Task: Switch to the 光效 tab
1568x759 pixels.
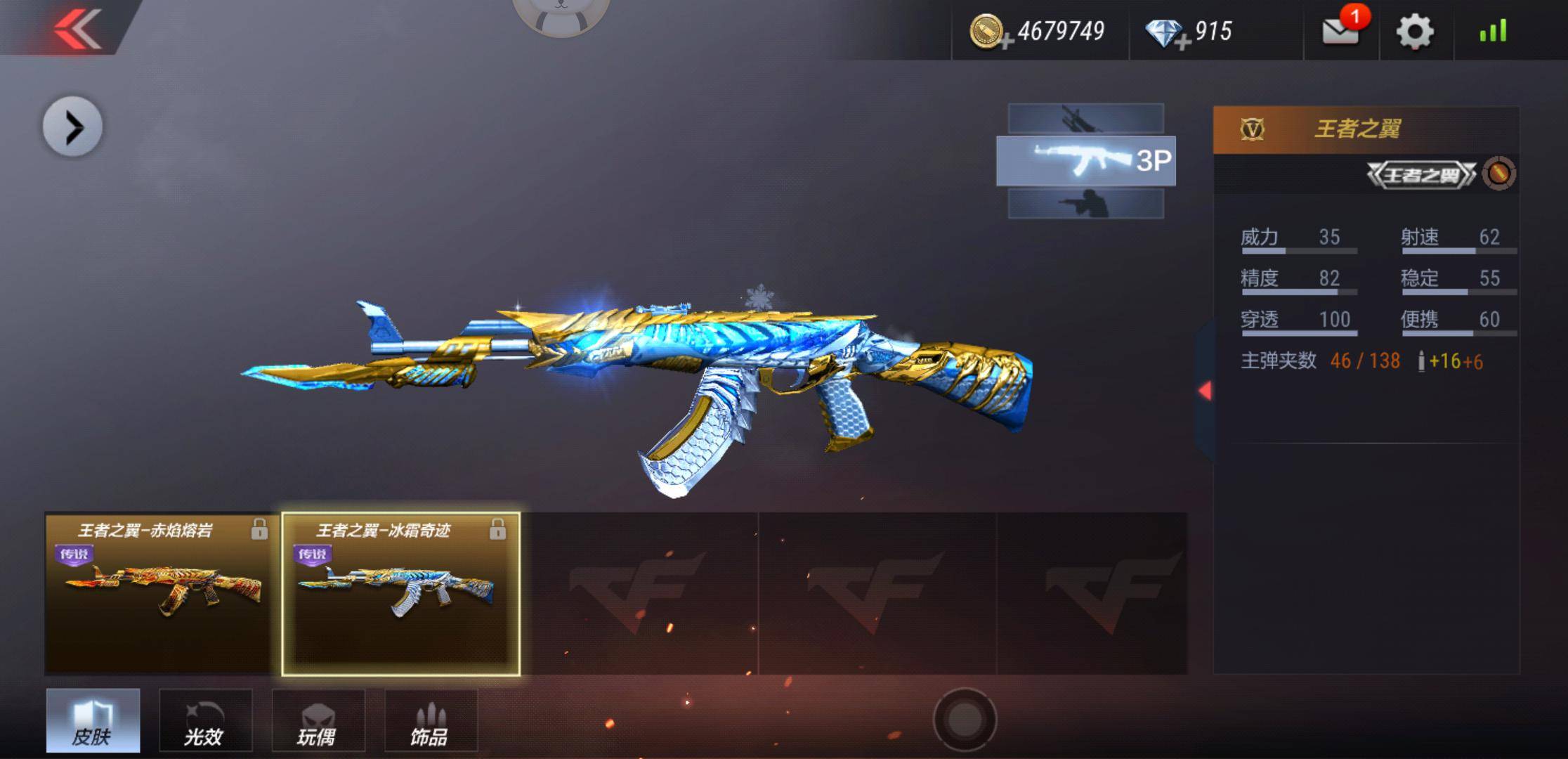Action: pos(205,720)
